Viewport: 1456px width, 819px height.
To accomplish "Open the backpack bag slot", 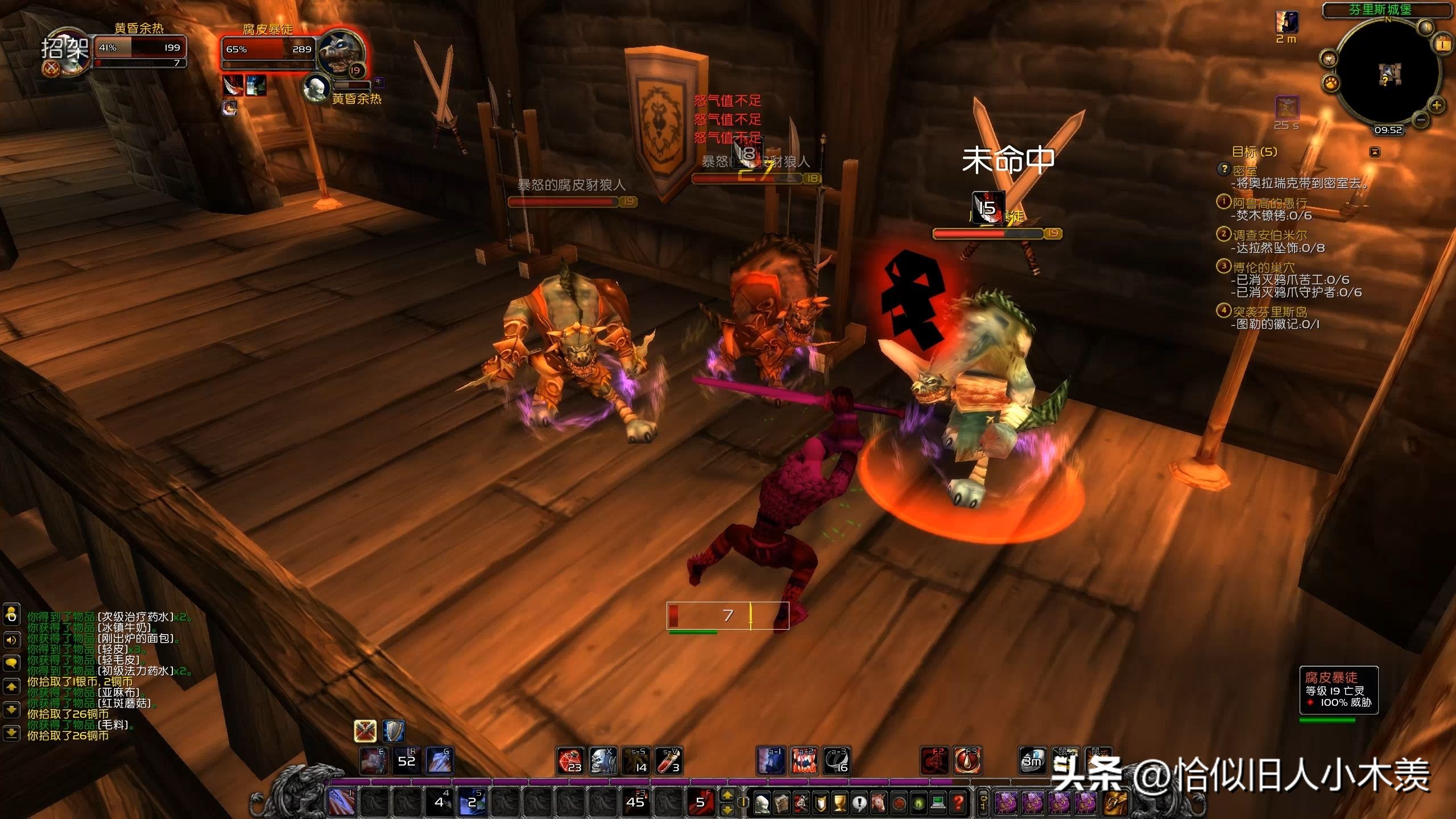I will point(1115,803).
